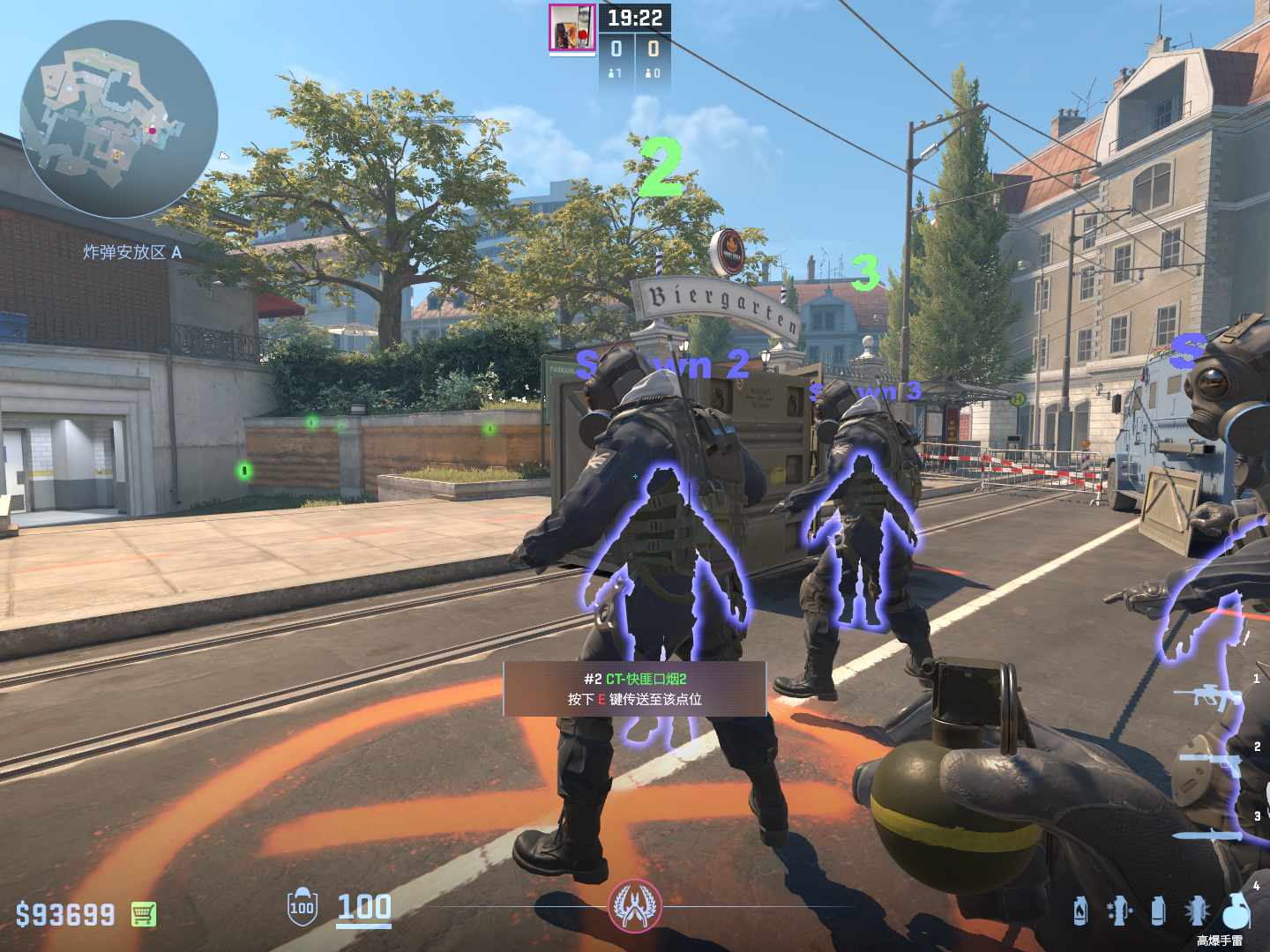This screenshot has height=952, width=1270.
Task: Select the AUG rifle in slot 1
Action: pos(1206,696)
